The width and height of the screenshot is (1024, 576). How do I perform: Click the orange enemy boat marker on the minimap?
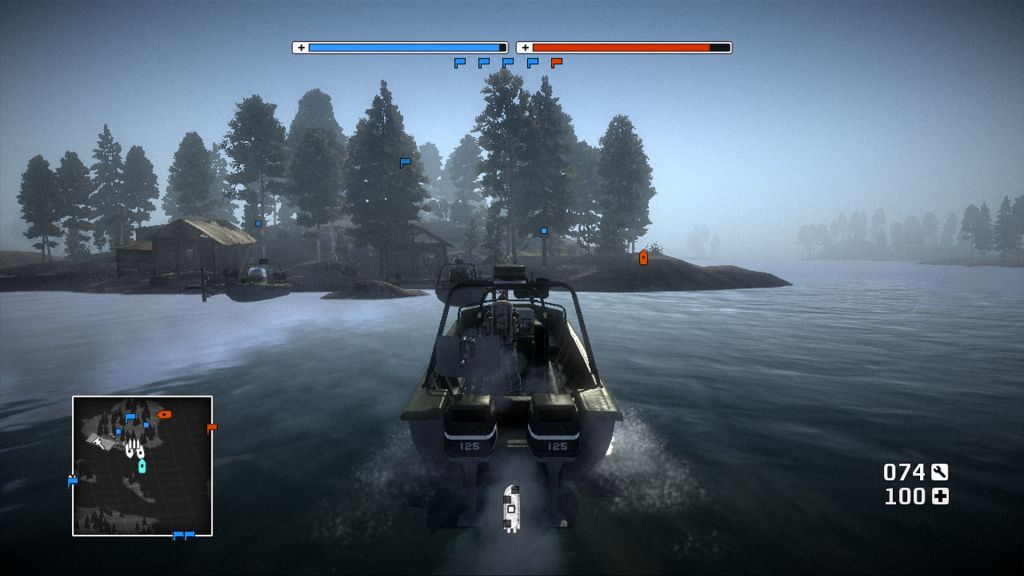point(165,414)
